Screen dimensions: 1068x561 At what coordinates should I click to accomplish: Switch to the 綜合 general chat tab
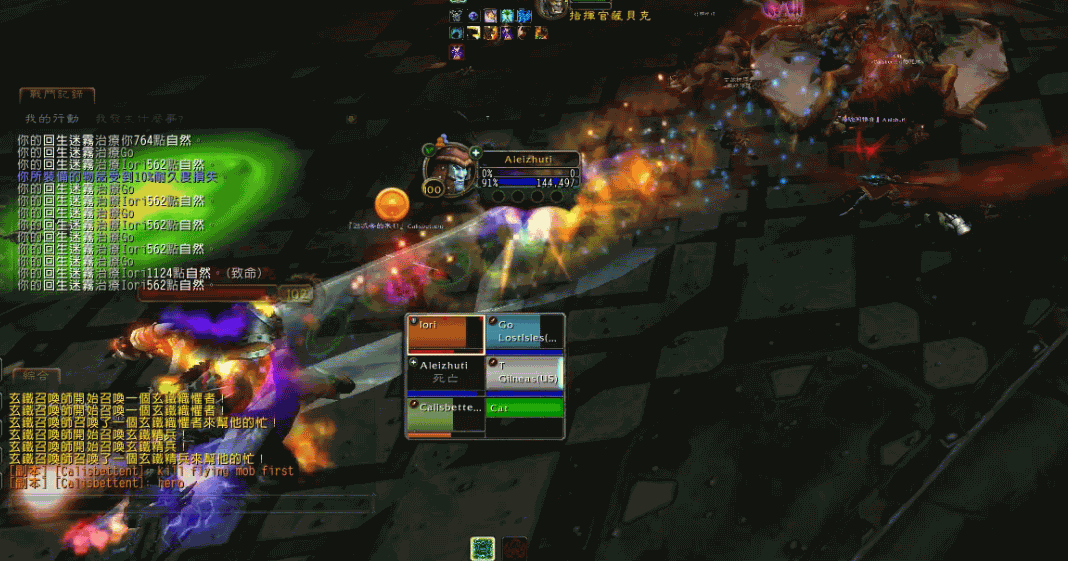click(x=34, y=375)
